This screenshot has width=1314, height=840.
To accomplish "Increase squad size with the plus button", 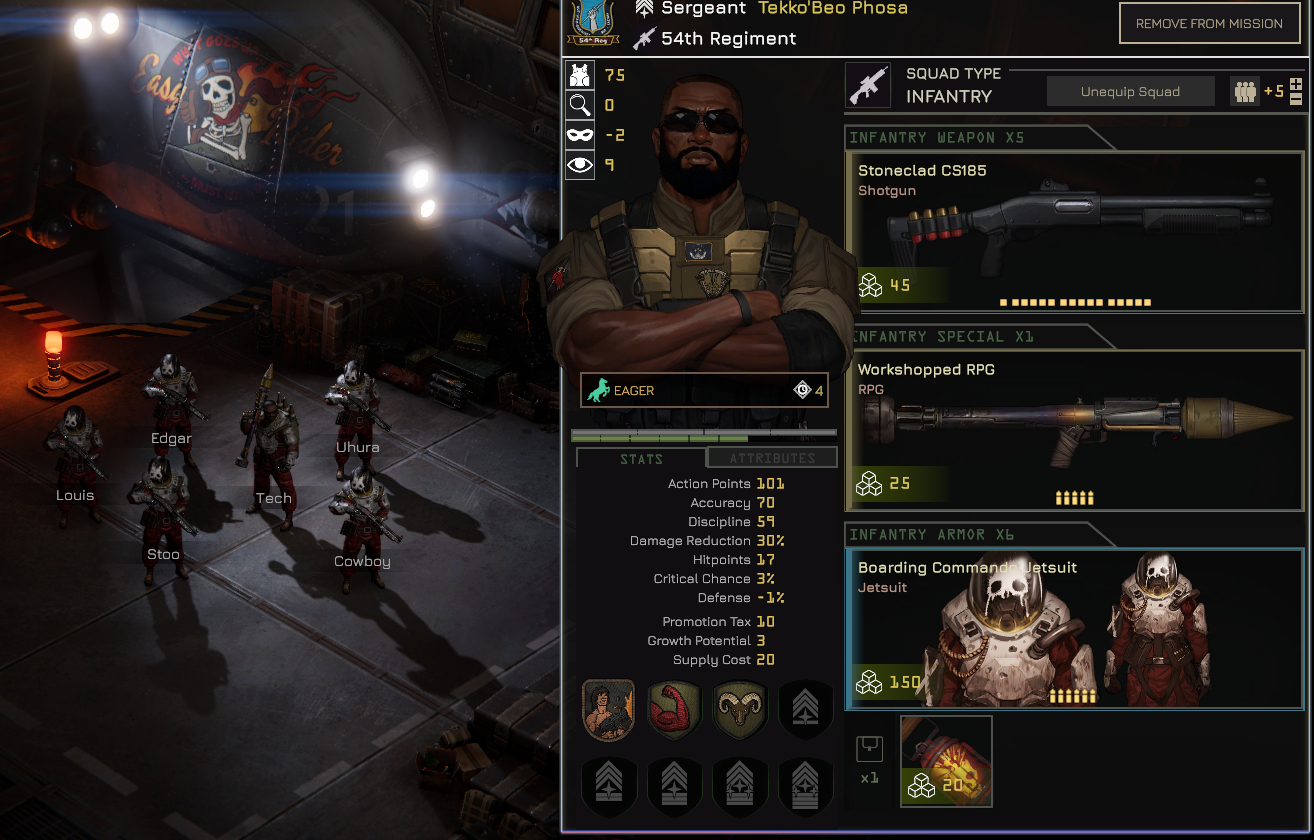I will (x=1296, y=84).
